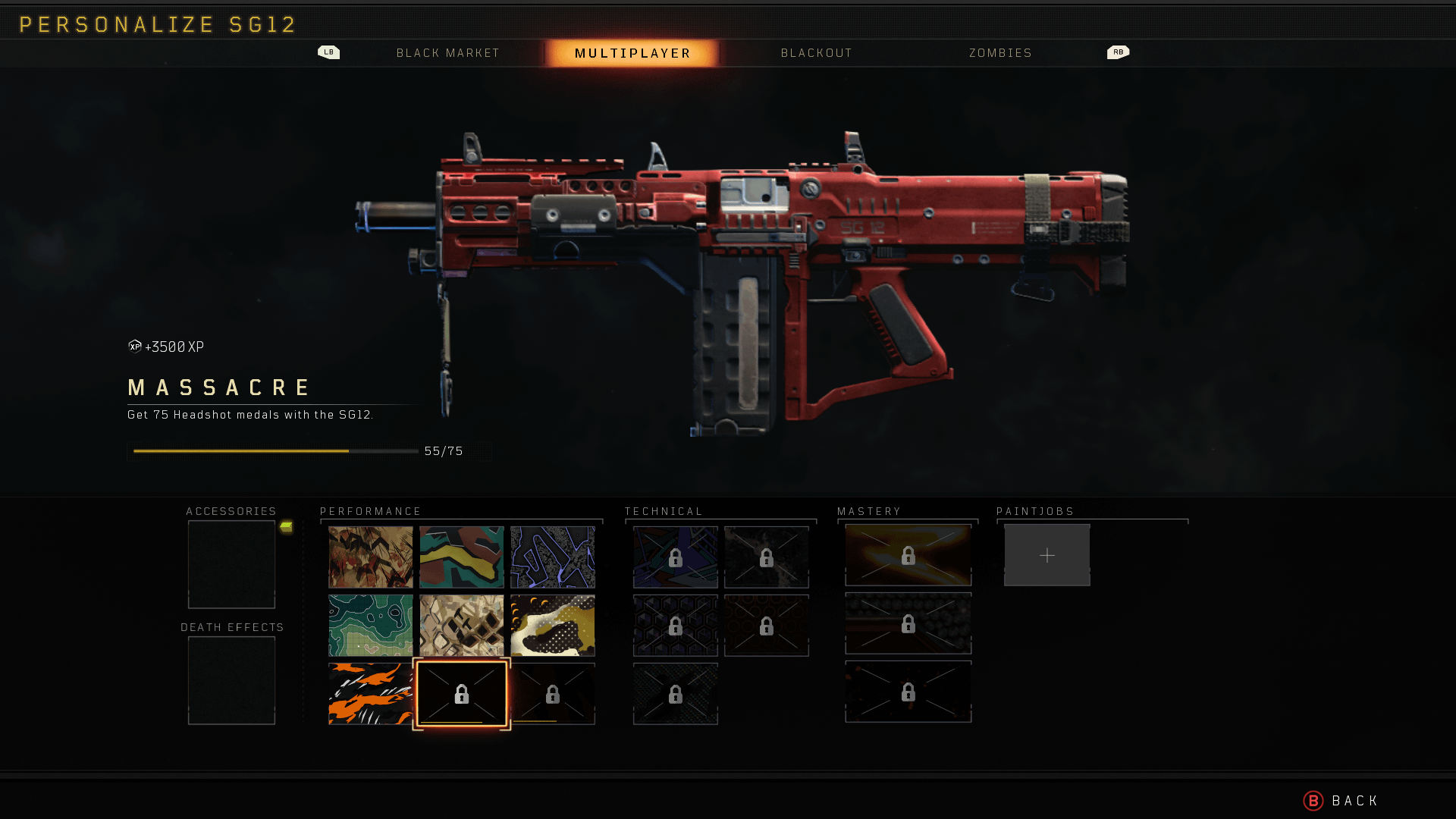Select the locked gold Mastery camo

908,556
